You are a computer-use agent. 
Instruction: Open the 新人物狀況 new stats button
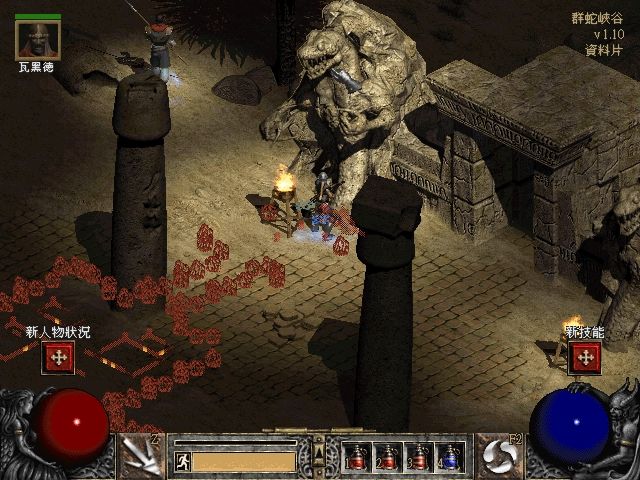click(x=58, y=357)
